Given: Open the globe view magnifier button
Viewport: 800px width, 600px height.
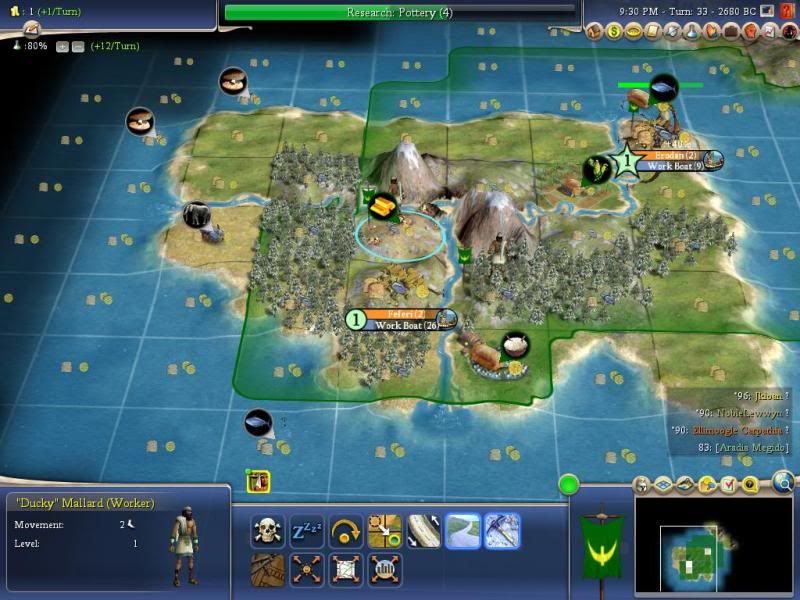Looking at the screenshot, I should click(782, 484).
